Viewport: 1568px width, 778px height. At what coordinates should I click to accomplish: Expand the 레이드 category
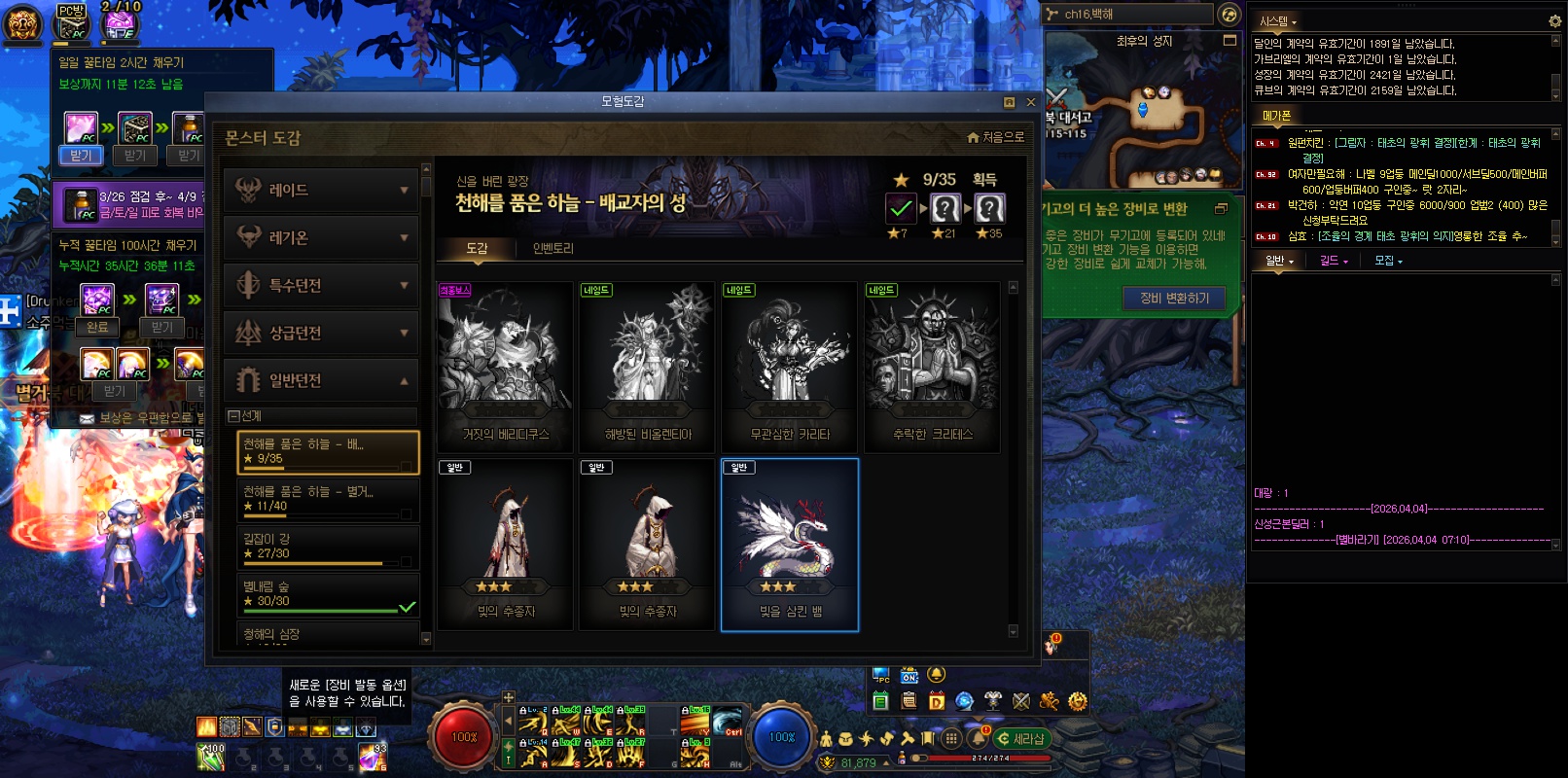point(321,191)
